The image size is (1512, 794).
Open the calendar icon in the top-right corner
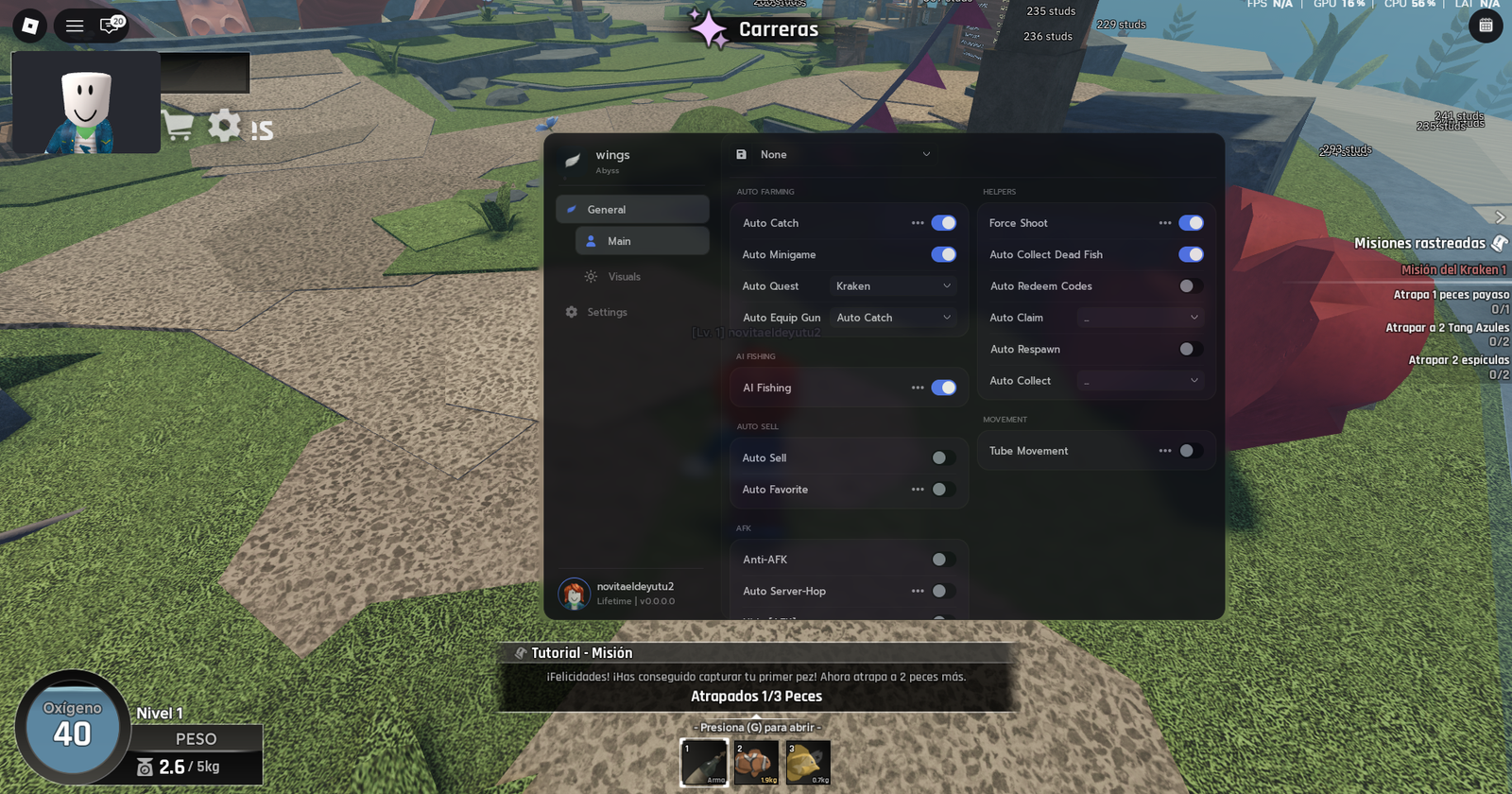click(1486, 26)
